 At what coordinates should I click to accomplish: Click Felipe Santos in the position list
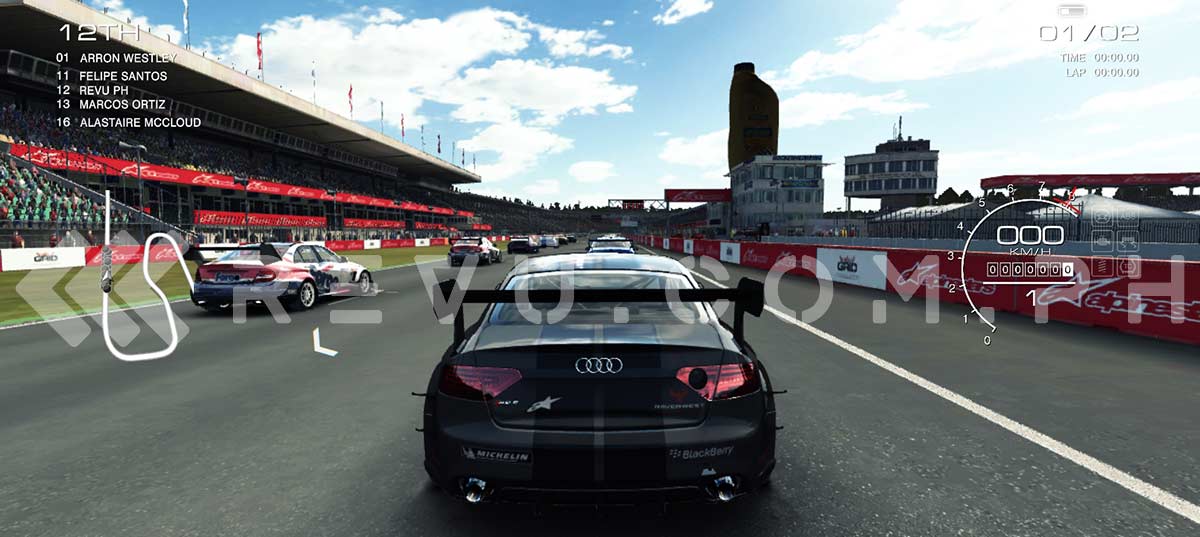coord(123,76)
